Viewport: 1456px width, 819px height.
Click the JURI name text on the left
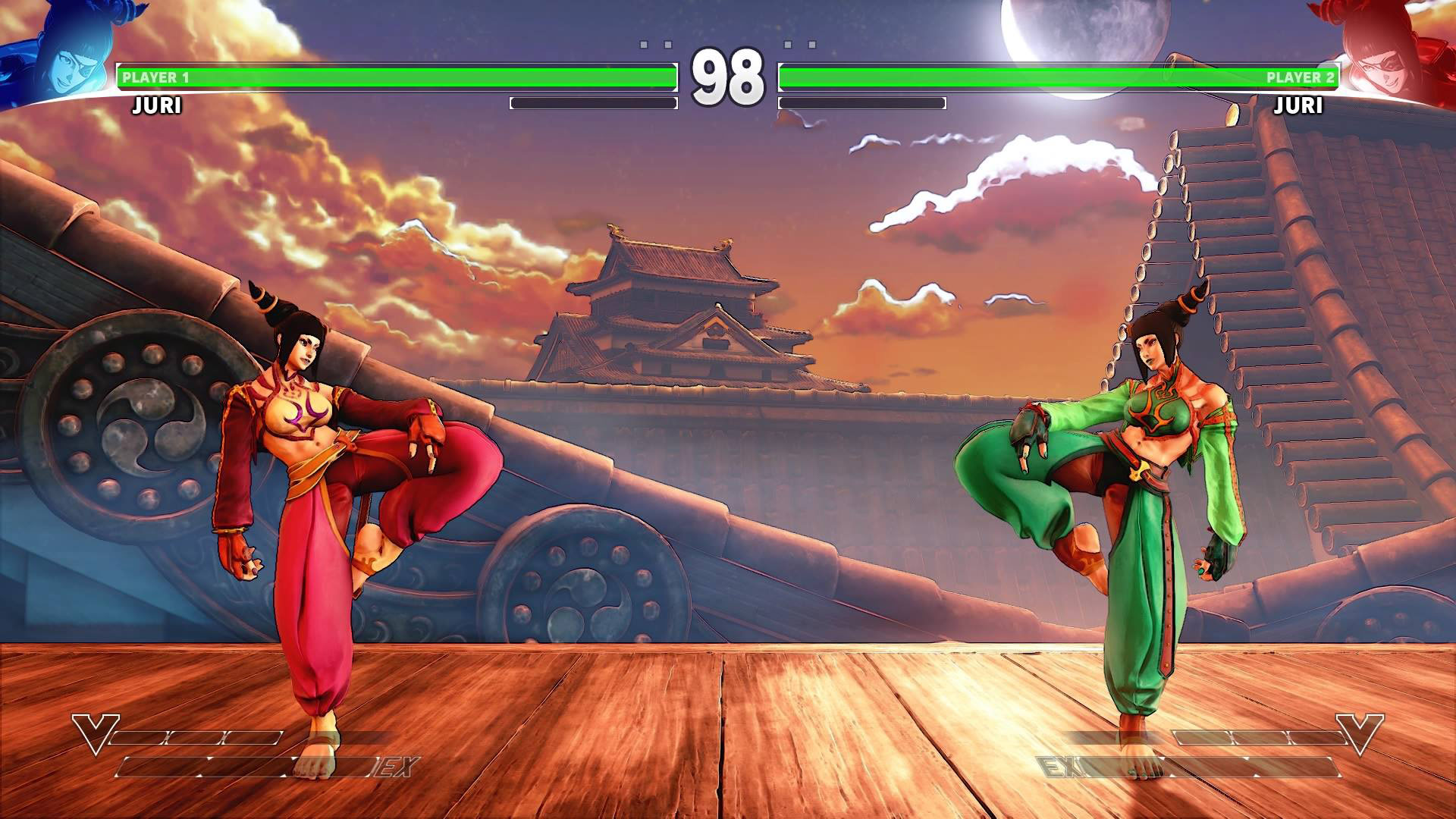coord(155,106)
